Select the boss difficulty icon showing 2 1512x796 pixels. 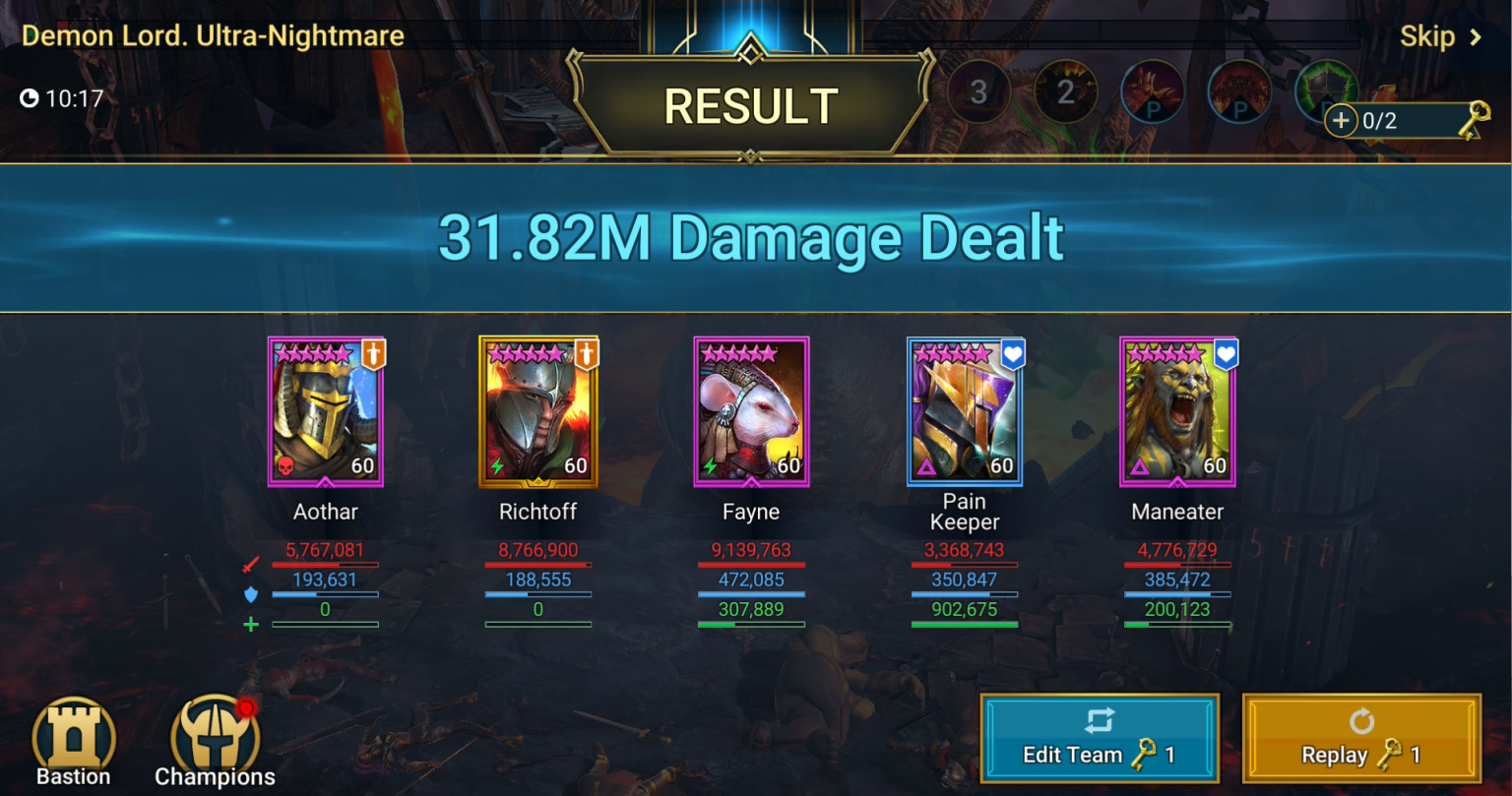(x=1065, y=92)
